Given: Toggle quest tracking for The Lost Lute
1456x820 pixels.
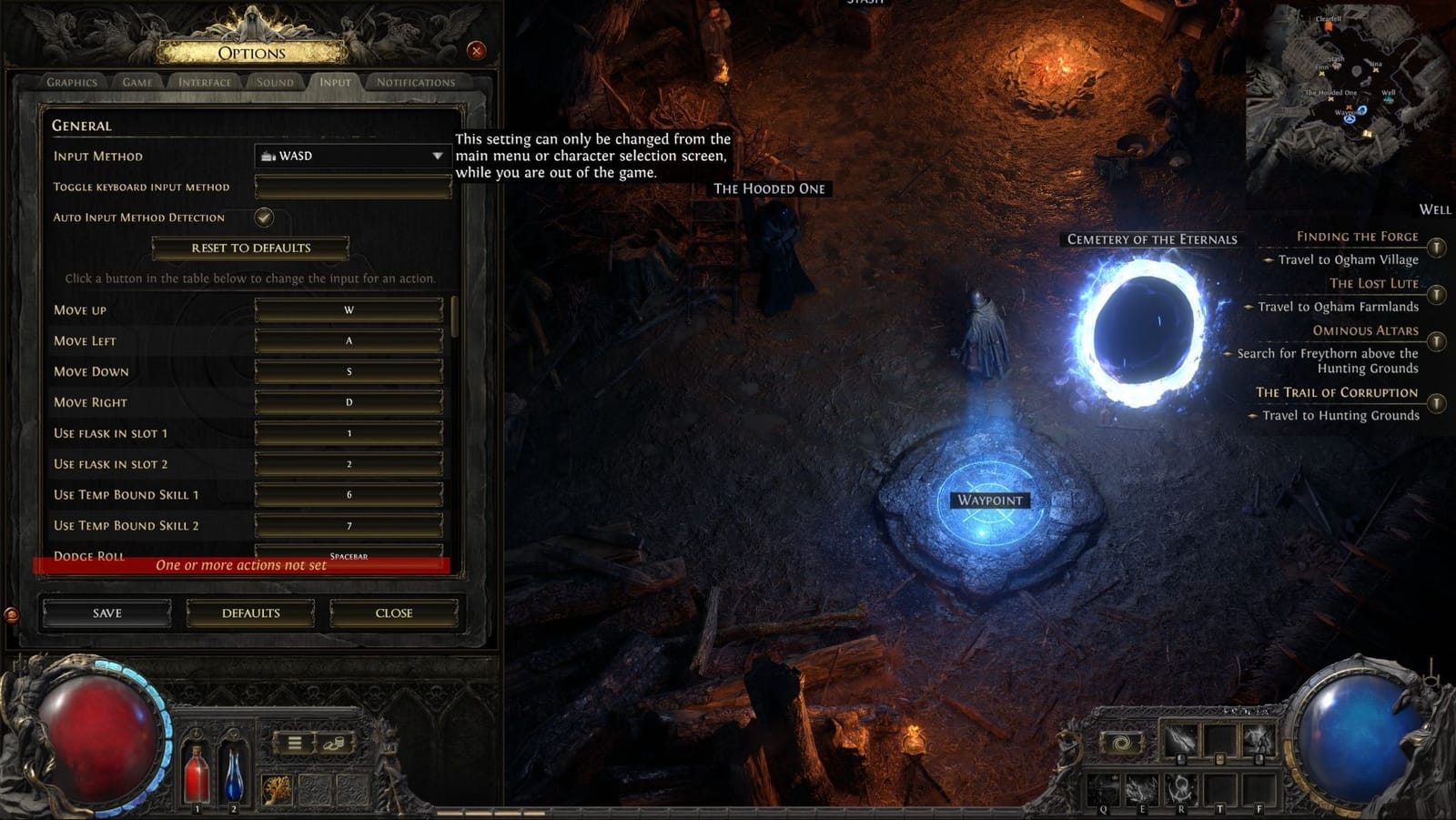Looking at the screenshot, I should (1436, 295).
